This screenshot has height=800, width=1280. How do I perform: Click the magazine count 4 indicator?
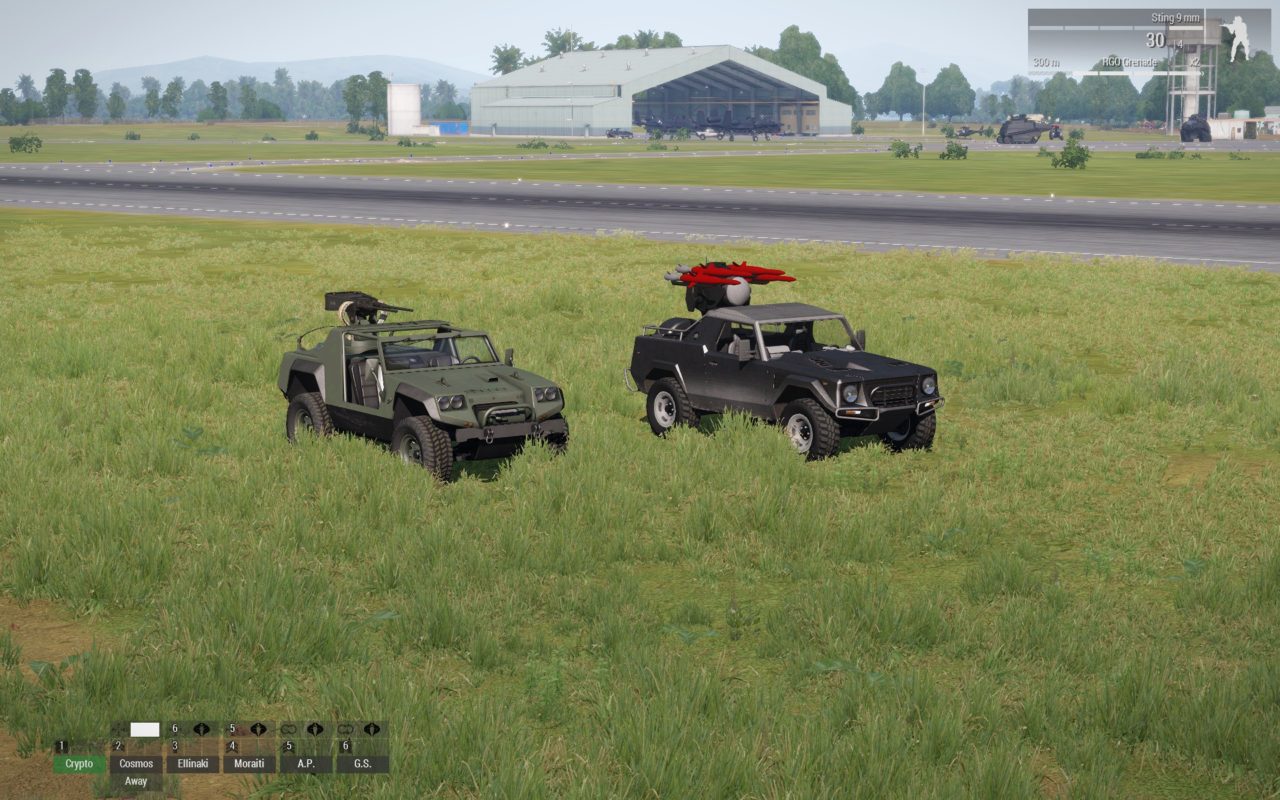coord(1179,44)
